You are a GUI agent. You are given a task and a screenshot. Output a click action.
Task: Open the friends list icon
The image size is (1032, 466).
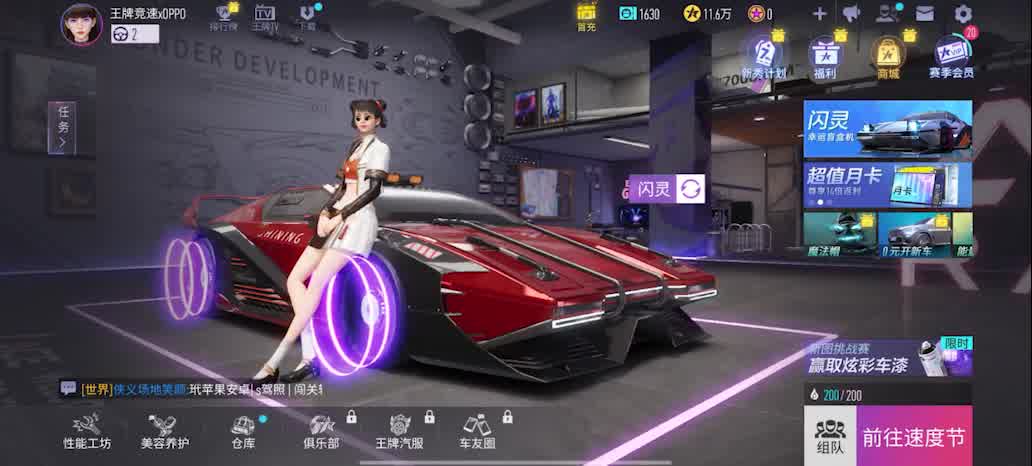point(887,14)
